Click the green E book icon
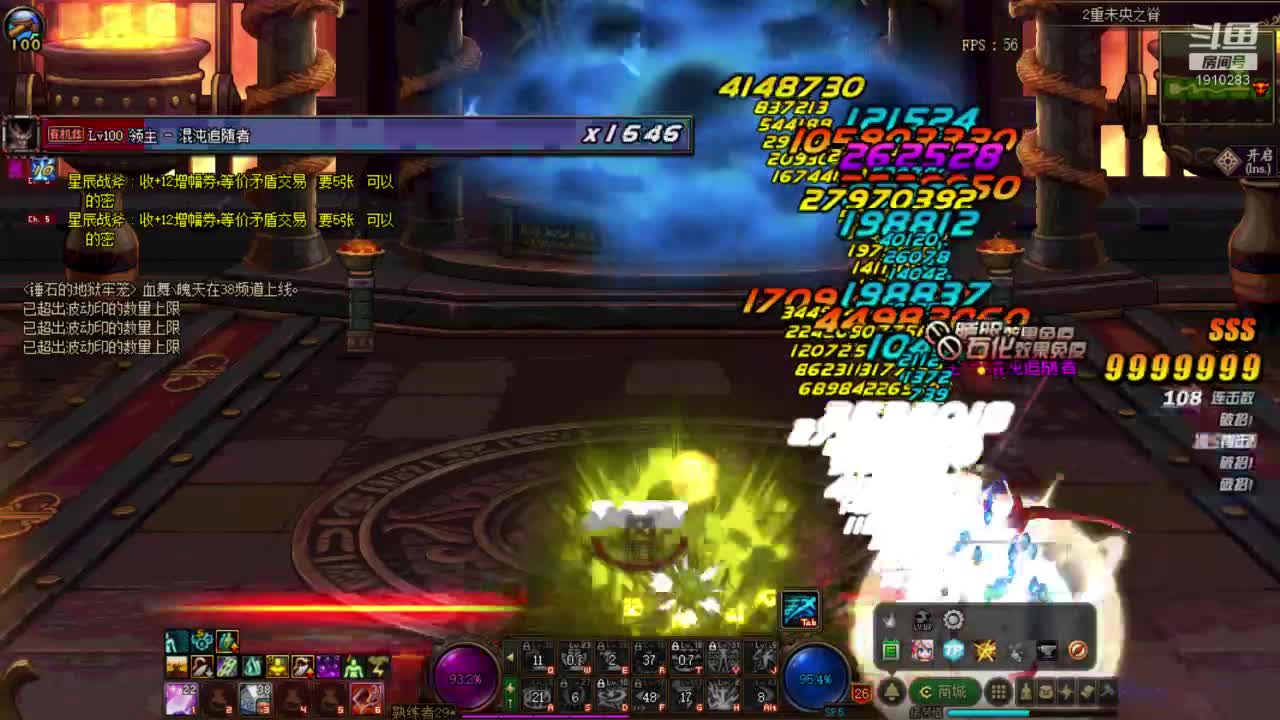 point(891,651)
